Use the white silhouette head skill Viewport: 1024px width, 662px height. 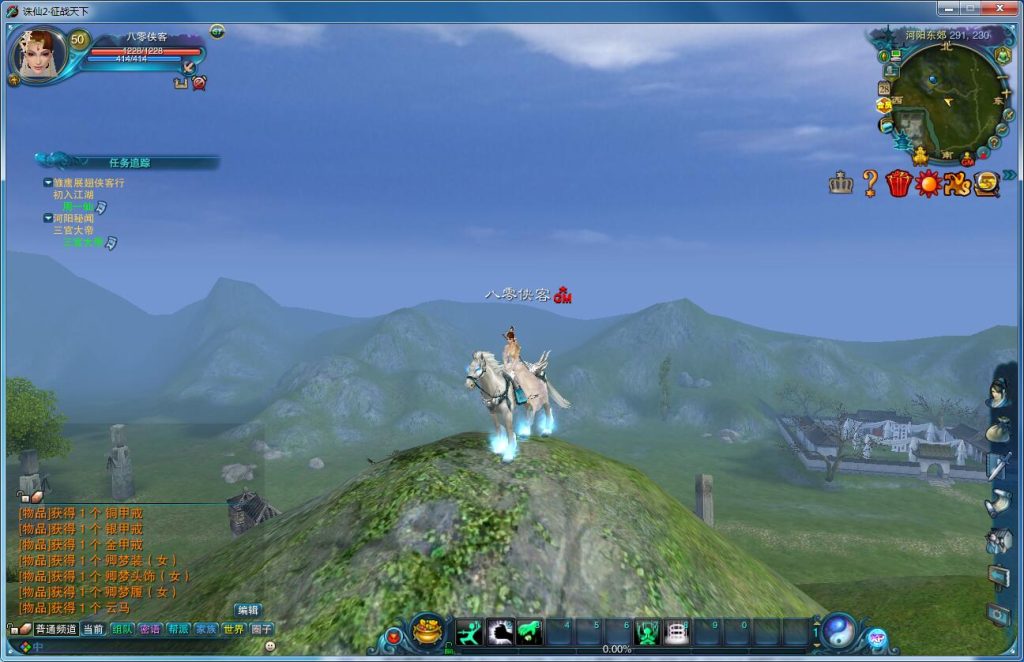[500, 632]
